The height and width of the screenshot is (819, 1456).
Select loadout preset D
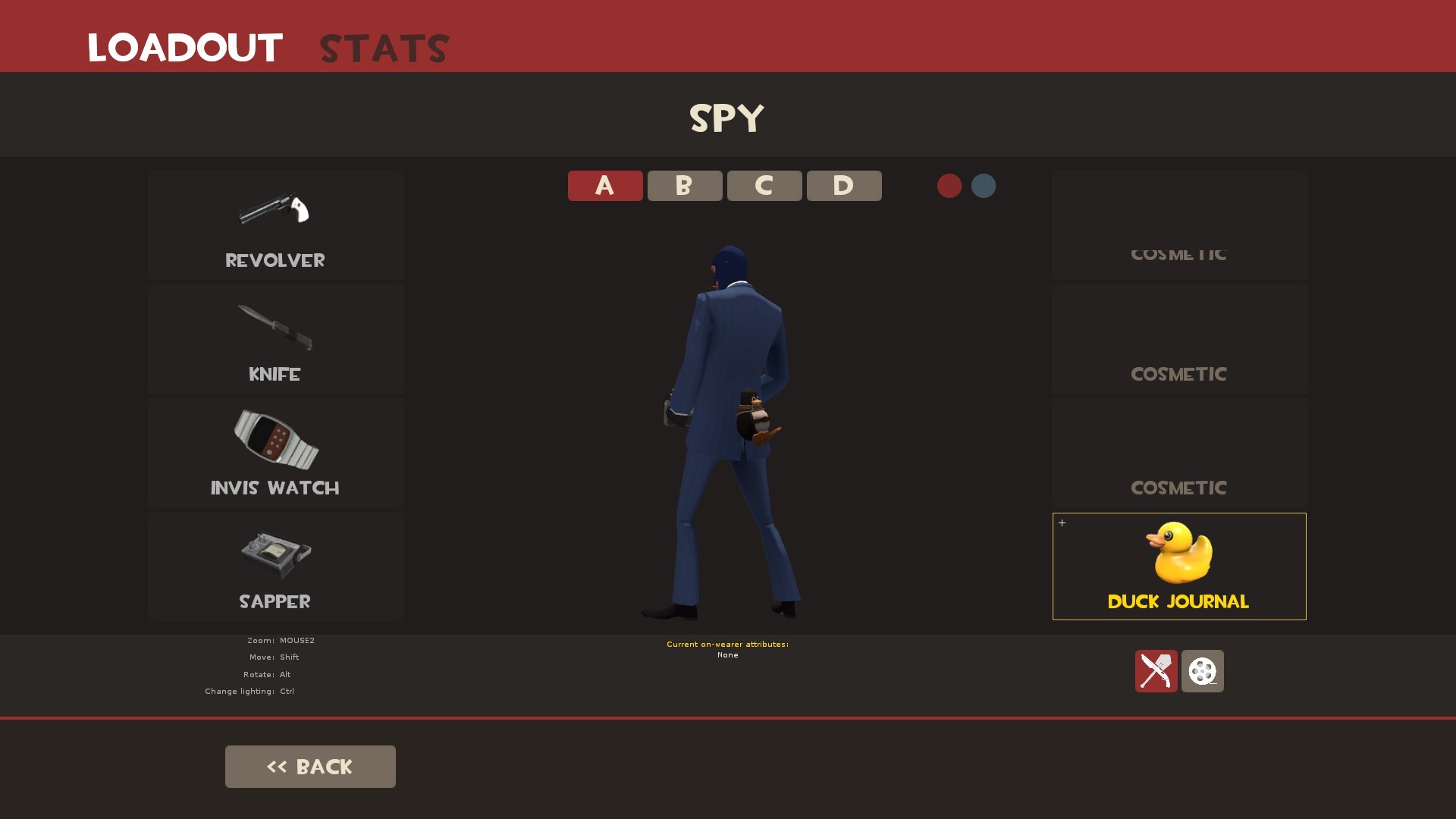click(843, 185)
